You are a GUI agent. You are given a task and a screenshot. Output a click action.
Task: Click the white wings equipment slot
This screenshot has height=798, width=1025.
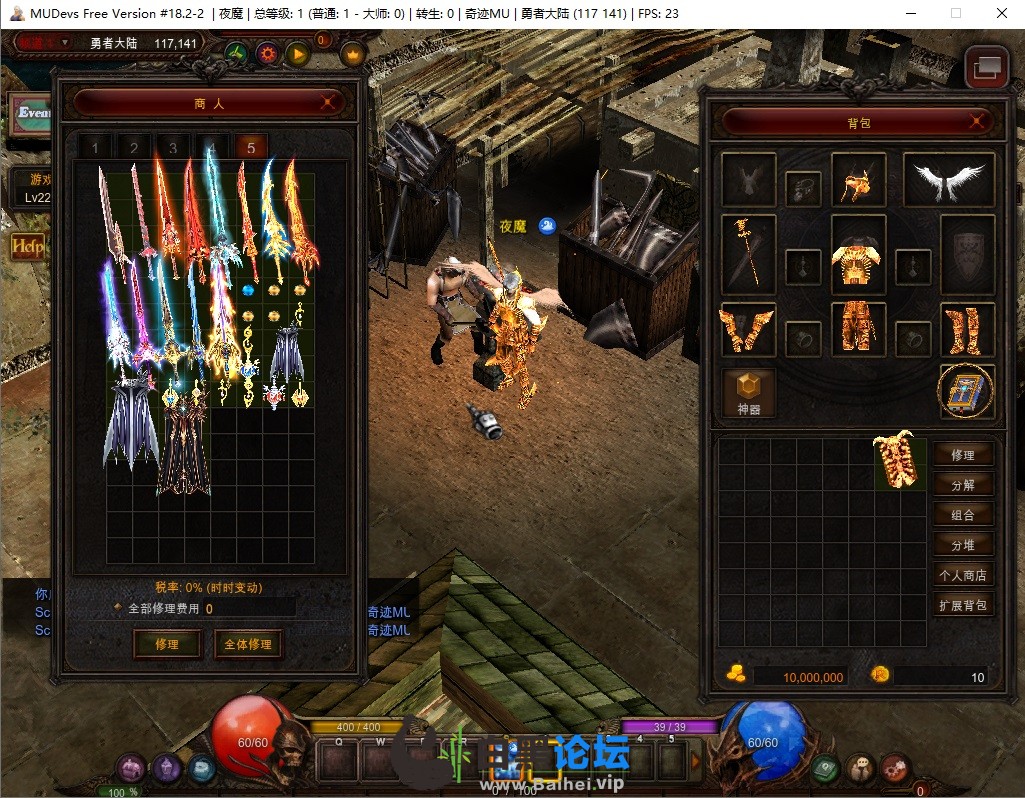(948, 181)
